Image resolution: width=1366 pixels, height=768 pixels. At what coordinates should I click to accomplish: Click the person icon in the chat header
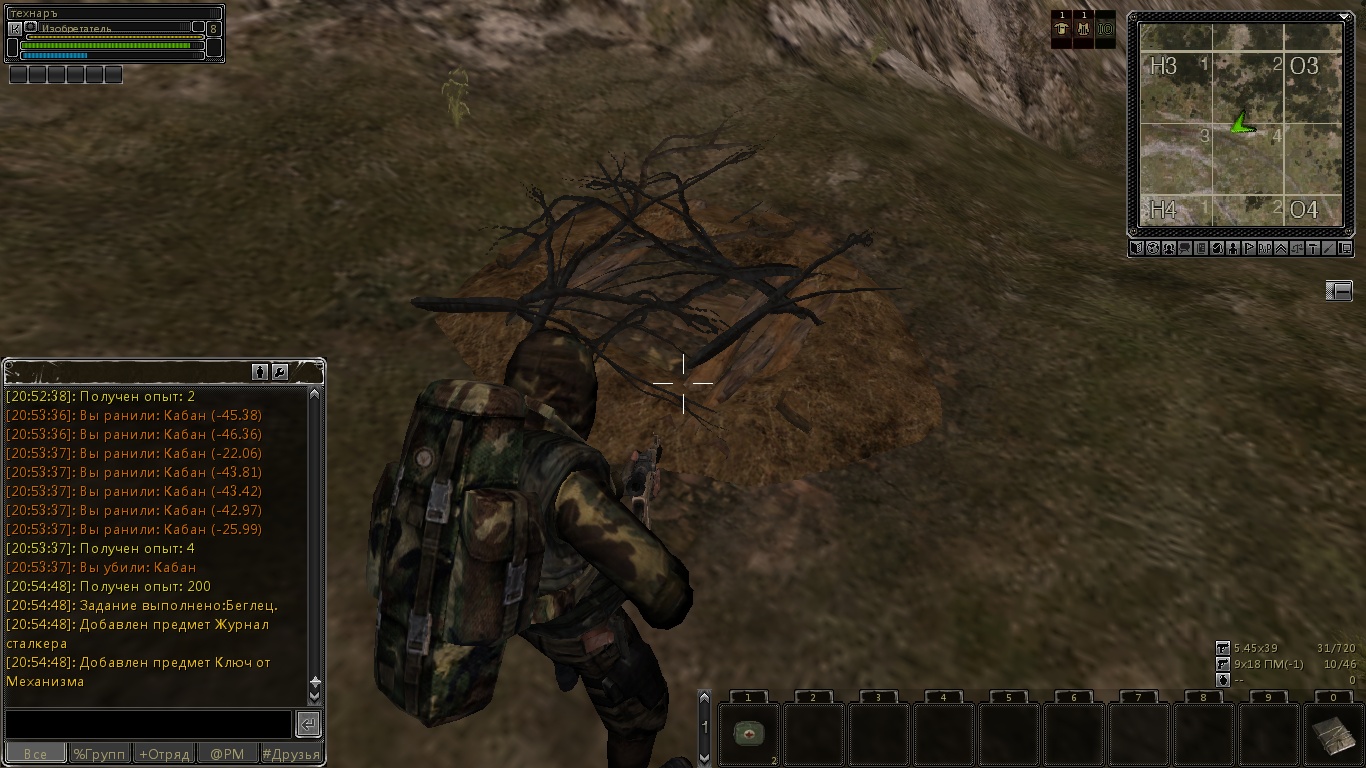260,372
